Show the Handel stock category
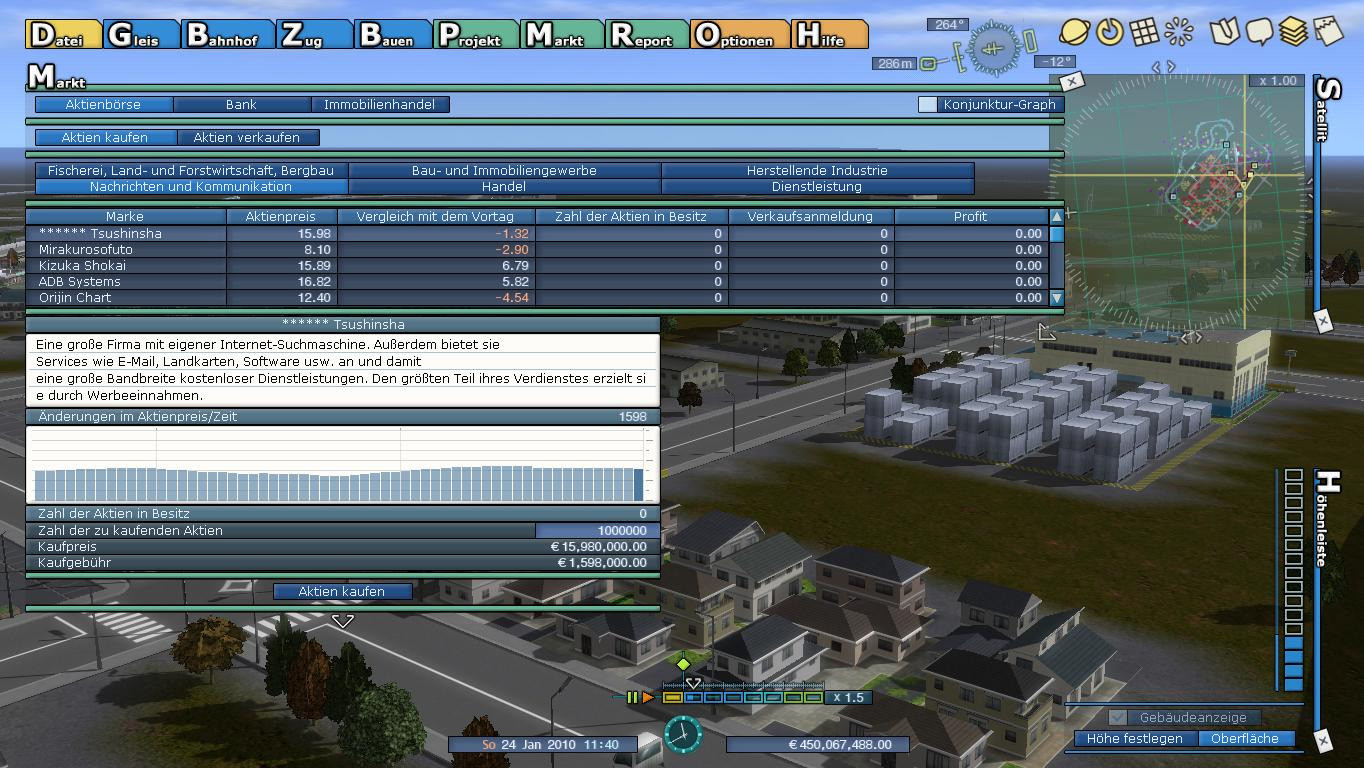This screenshot has height=768, width=1364. click(504, 187)
